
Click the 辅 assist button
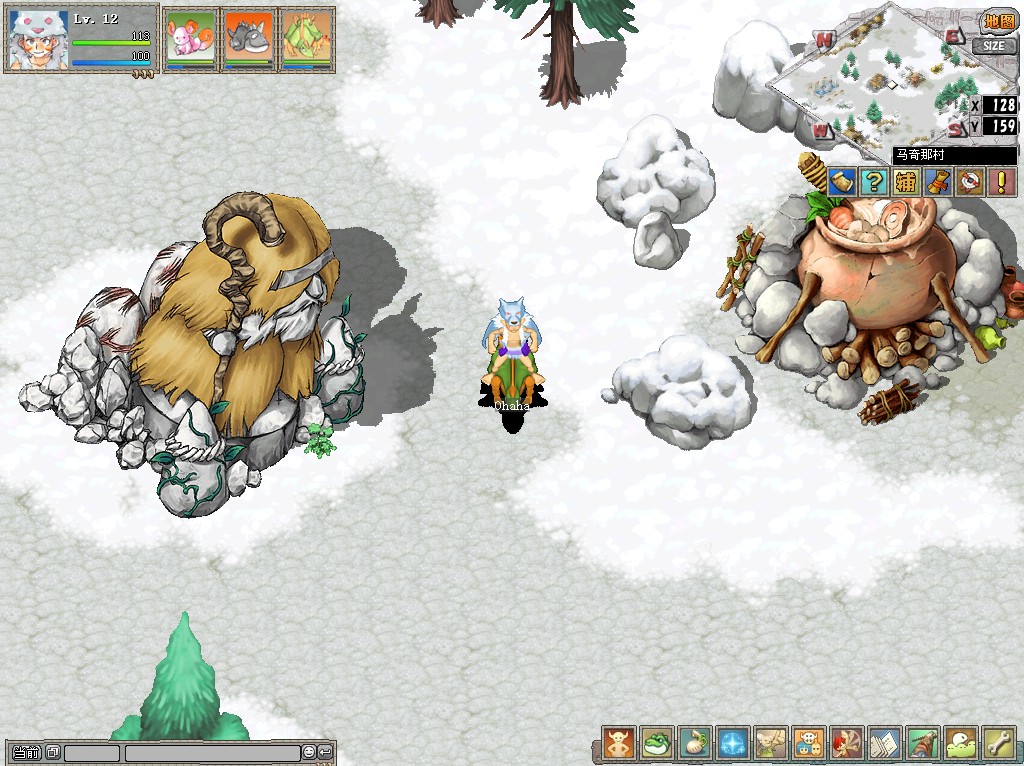905,181
